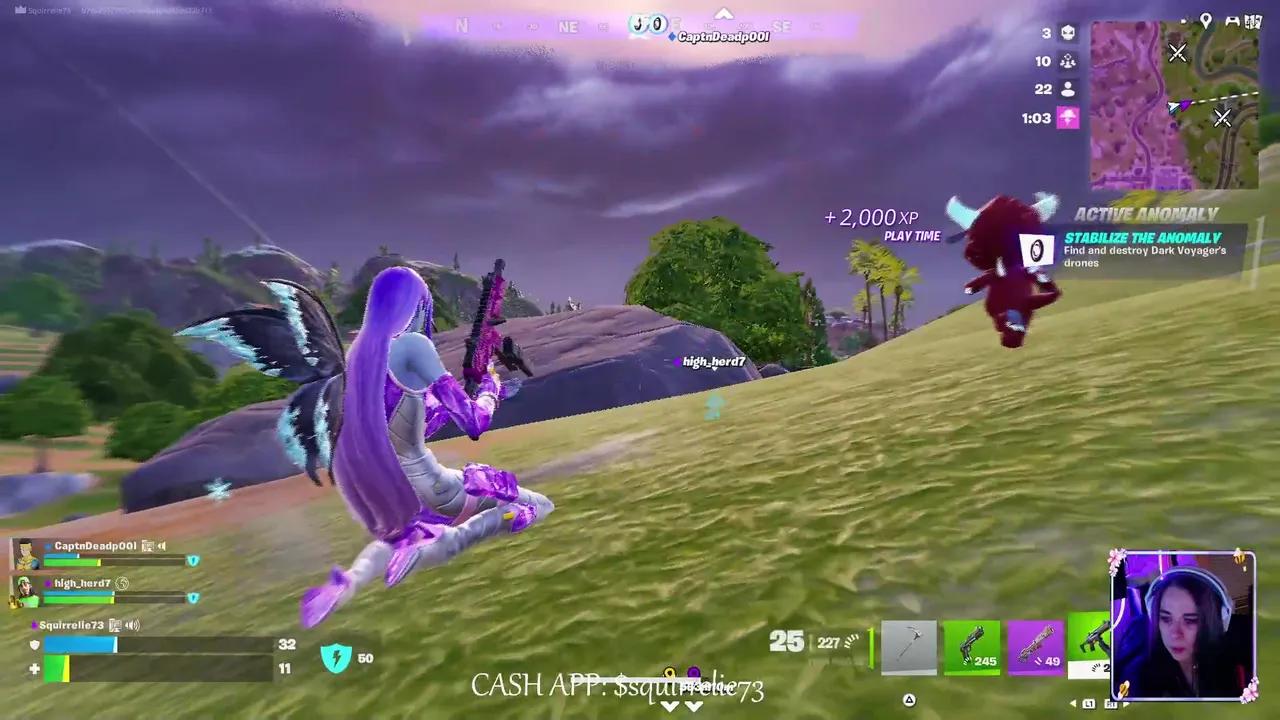Click the controller icon near the minimap
This screenshot has height=720, width=1280.
1233,20
